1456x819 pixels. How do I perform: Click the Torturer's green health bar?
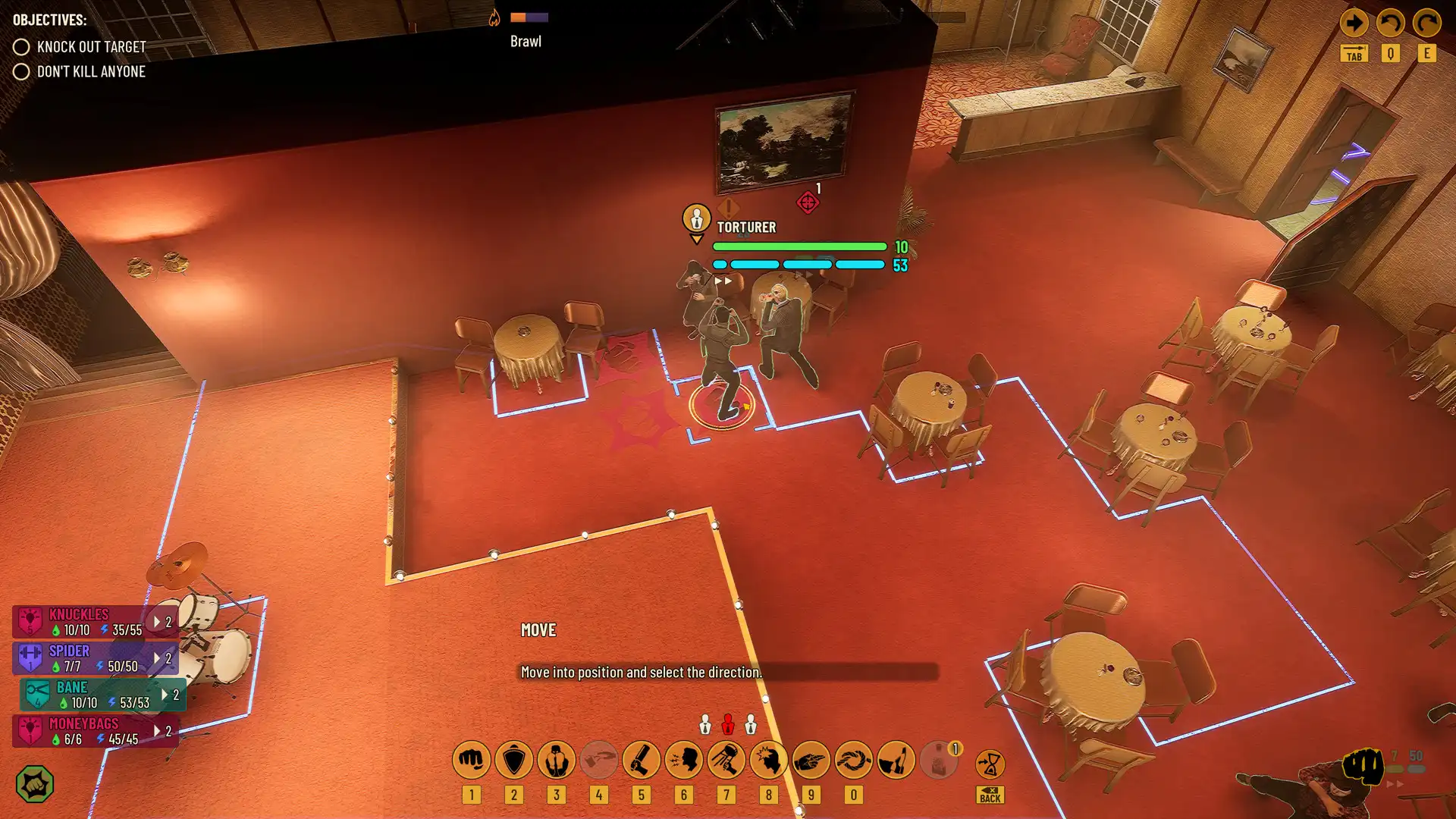point(799,246)
